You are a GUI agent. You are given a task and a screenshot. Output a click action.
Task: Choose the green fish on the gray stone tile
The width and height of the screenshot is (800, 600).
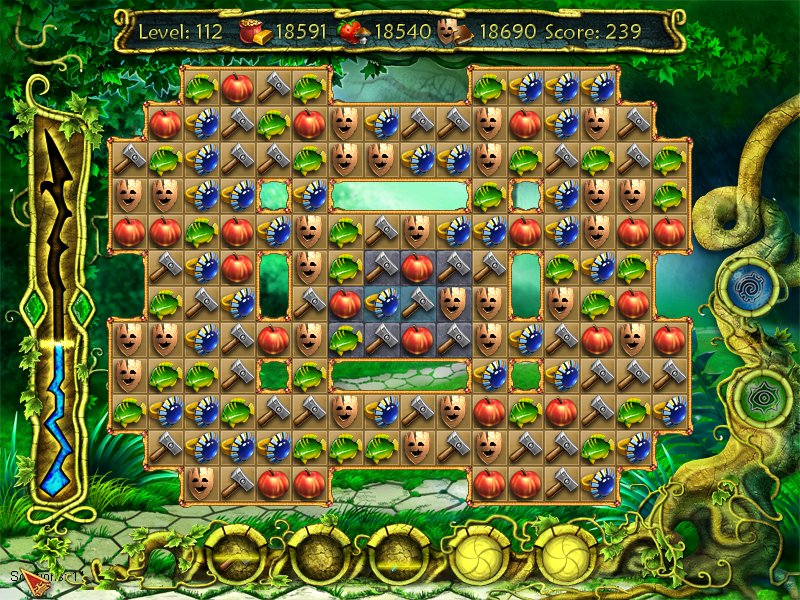[345, 339]
